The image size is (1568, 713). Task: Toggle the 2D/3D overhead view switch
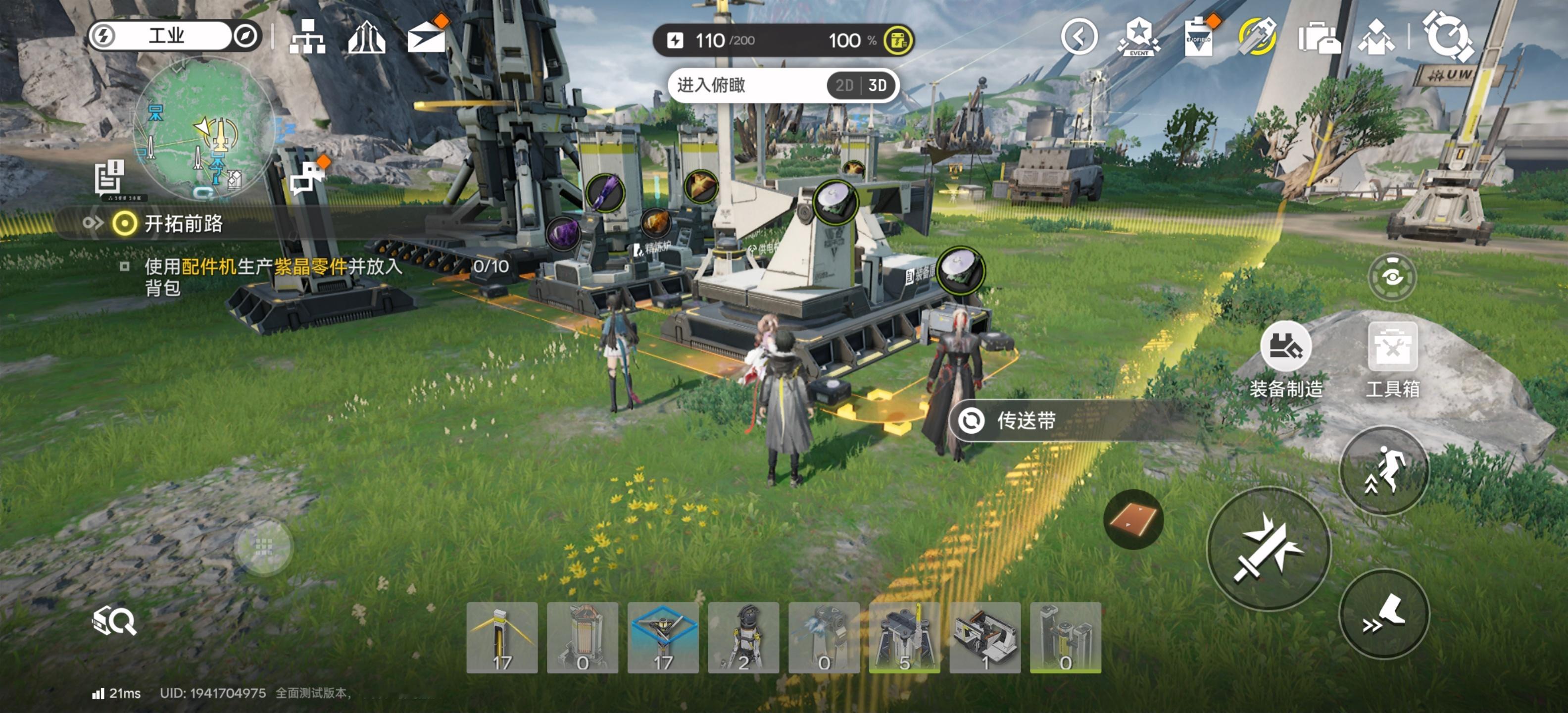point(861,85)
